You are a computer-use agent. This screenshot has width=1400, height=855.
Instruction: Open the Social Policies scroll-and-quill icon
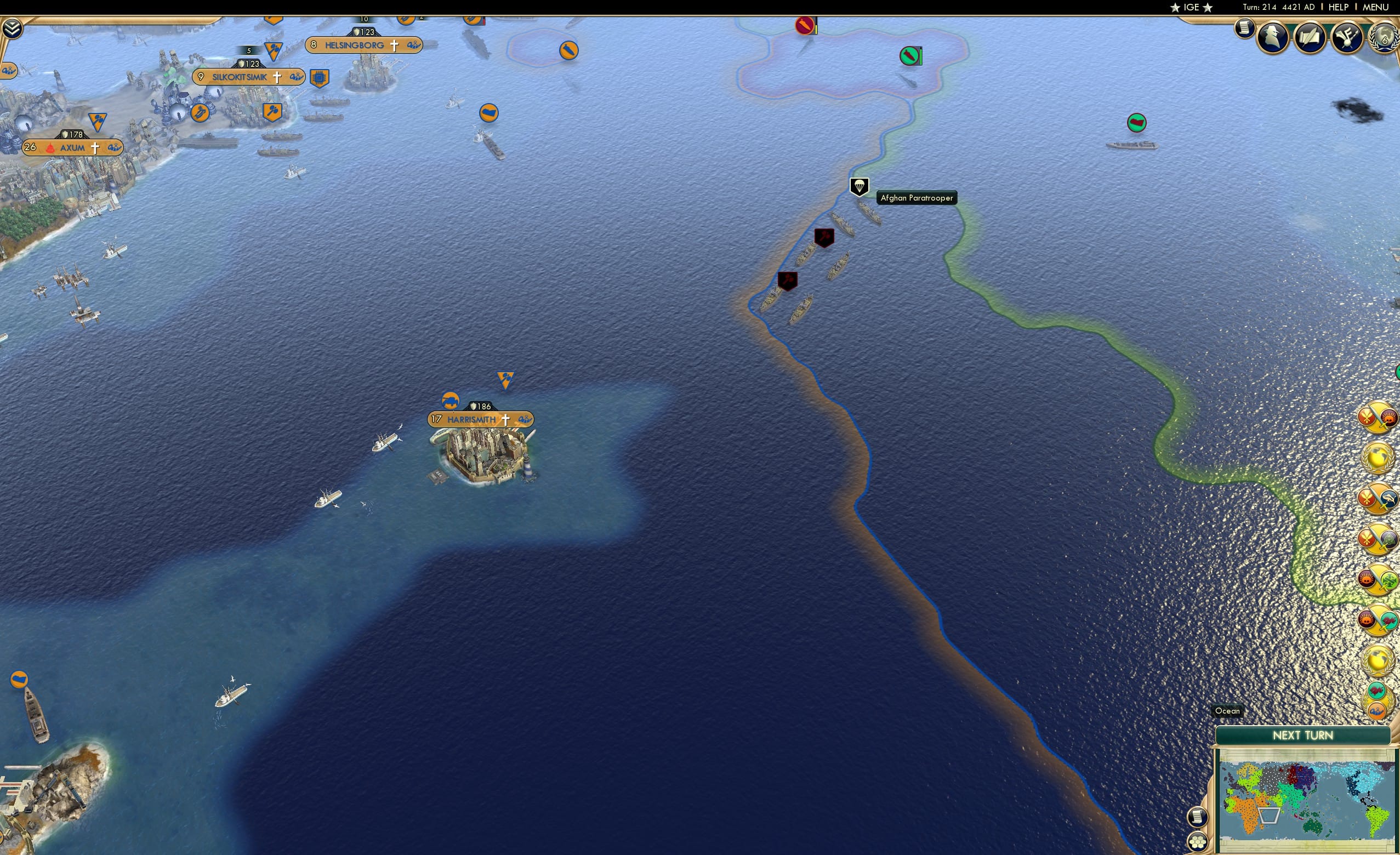(1311, 36)
